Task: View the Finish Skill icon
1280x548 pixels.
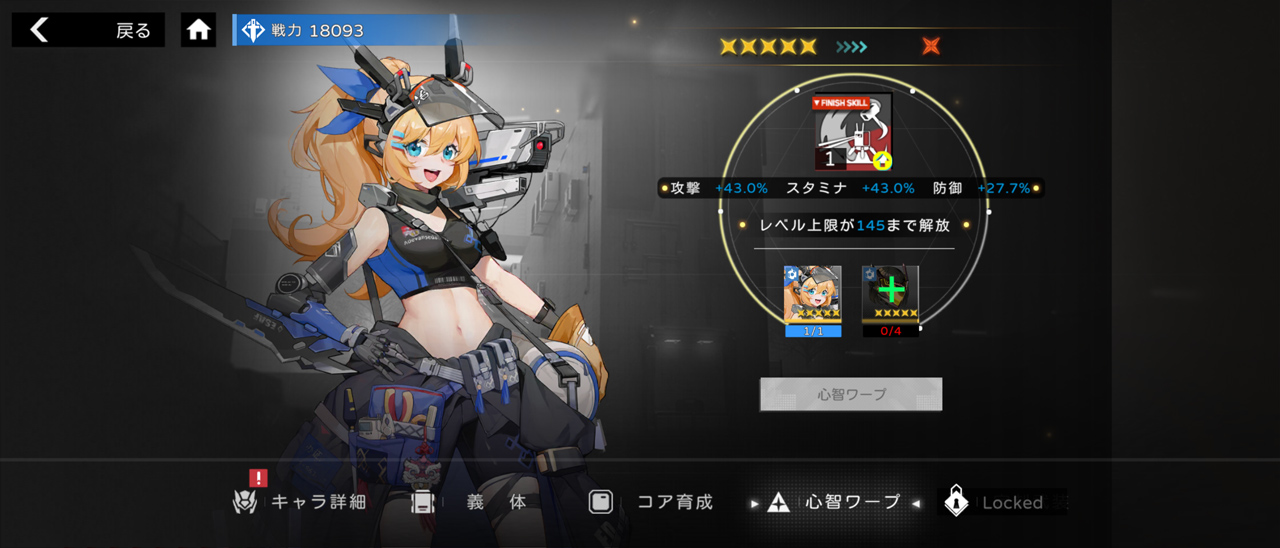Action: click(x=853, y=132)
